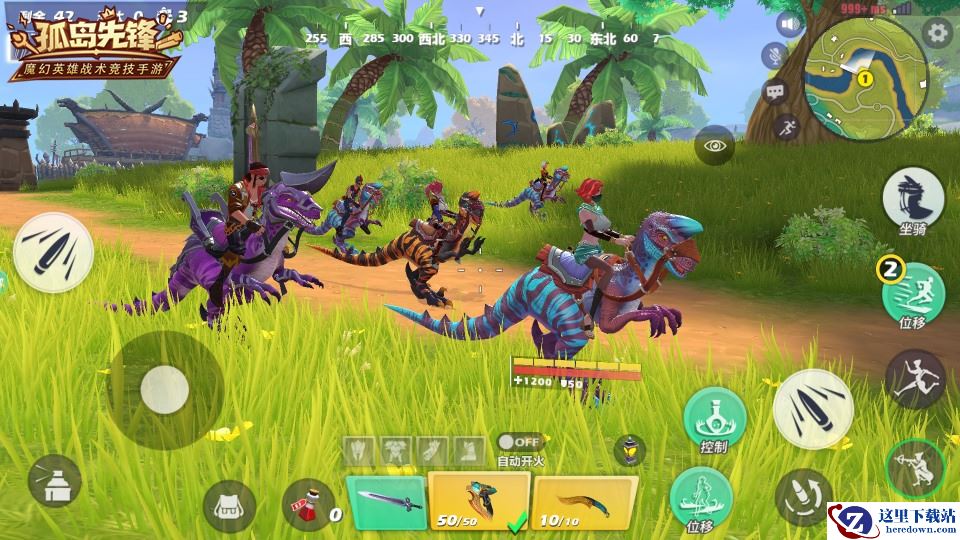Image resolution: width=960 pixels, height=540 pixels.
Task: Select the sword weapon slot
Action: pos(386,500)
